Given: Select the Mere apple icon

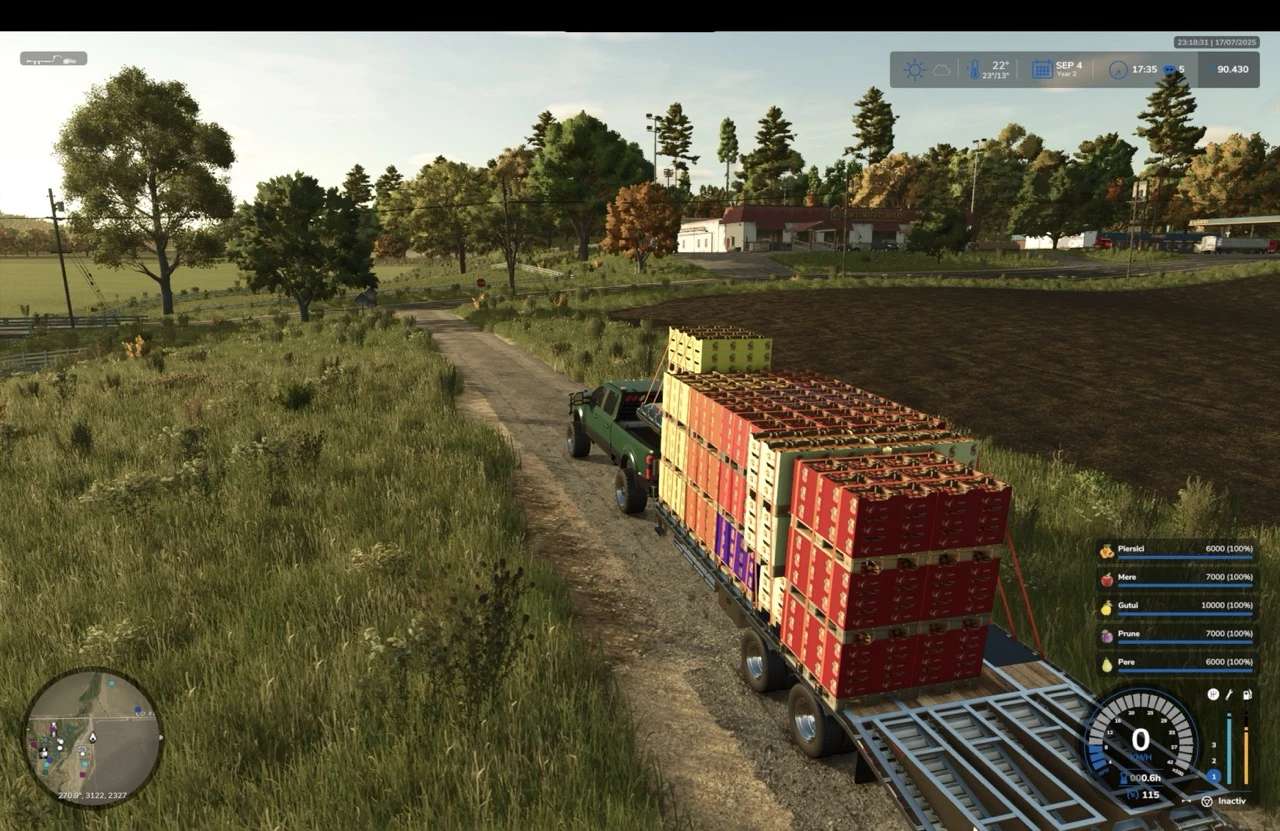Looking at the screenshot, I should pos(1107,579).
